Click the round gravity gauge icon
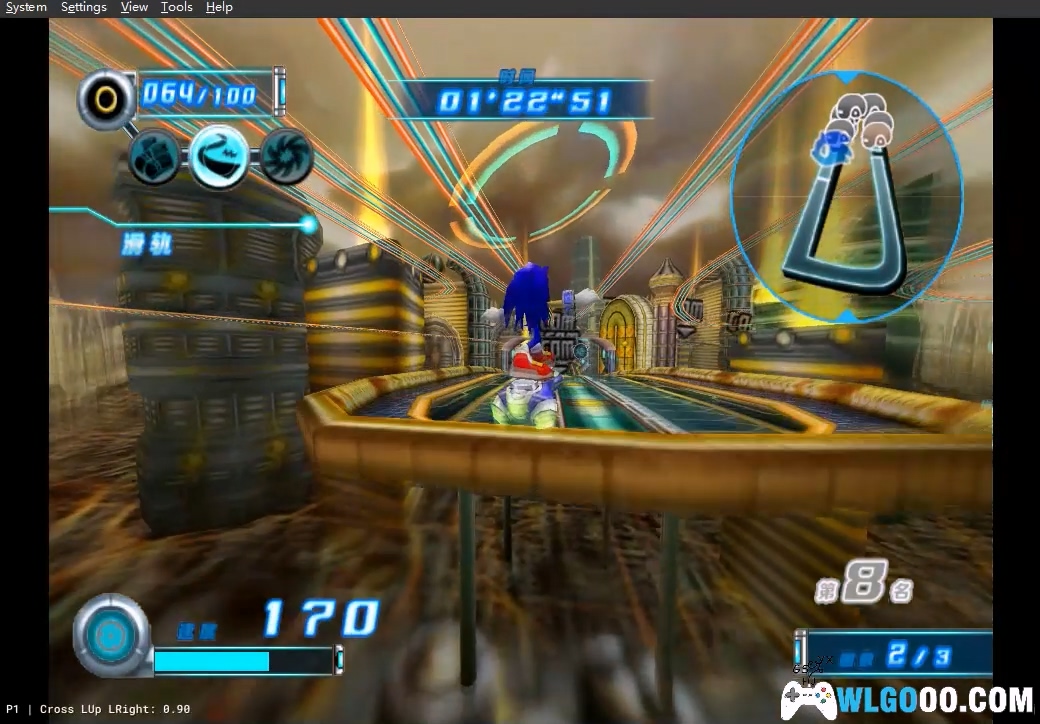 tap(109, 632)
